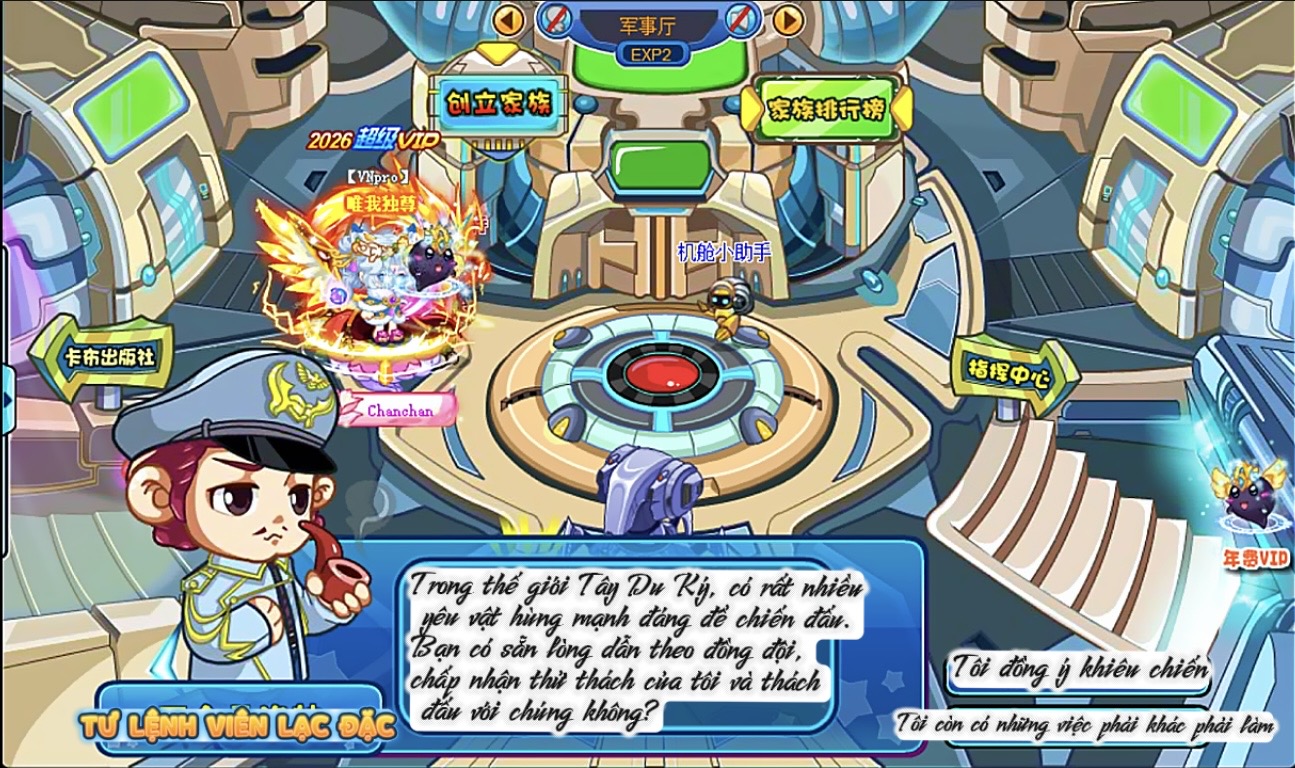1295x768 pixels.
Task: Accept the challenge with "Tôi đồng ý khiêu chiến"
Action: pos(1078,670)
